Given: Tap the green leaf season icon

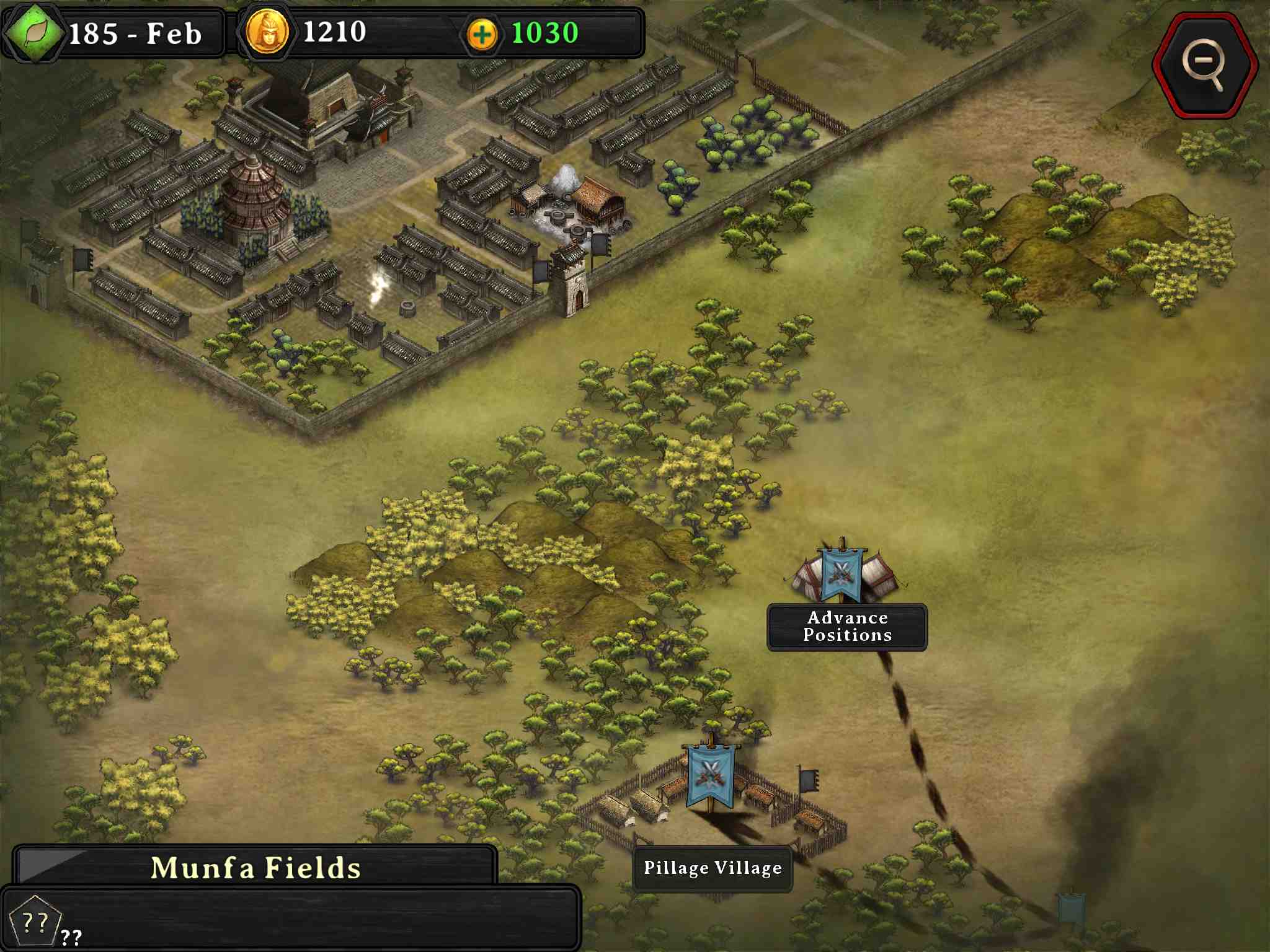Looking at the screenshot, I should [x=35, y=33].
